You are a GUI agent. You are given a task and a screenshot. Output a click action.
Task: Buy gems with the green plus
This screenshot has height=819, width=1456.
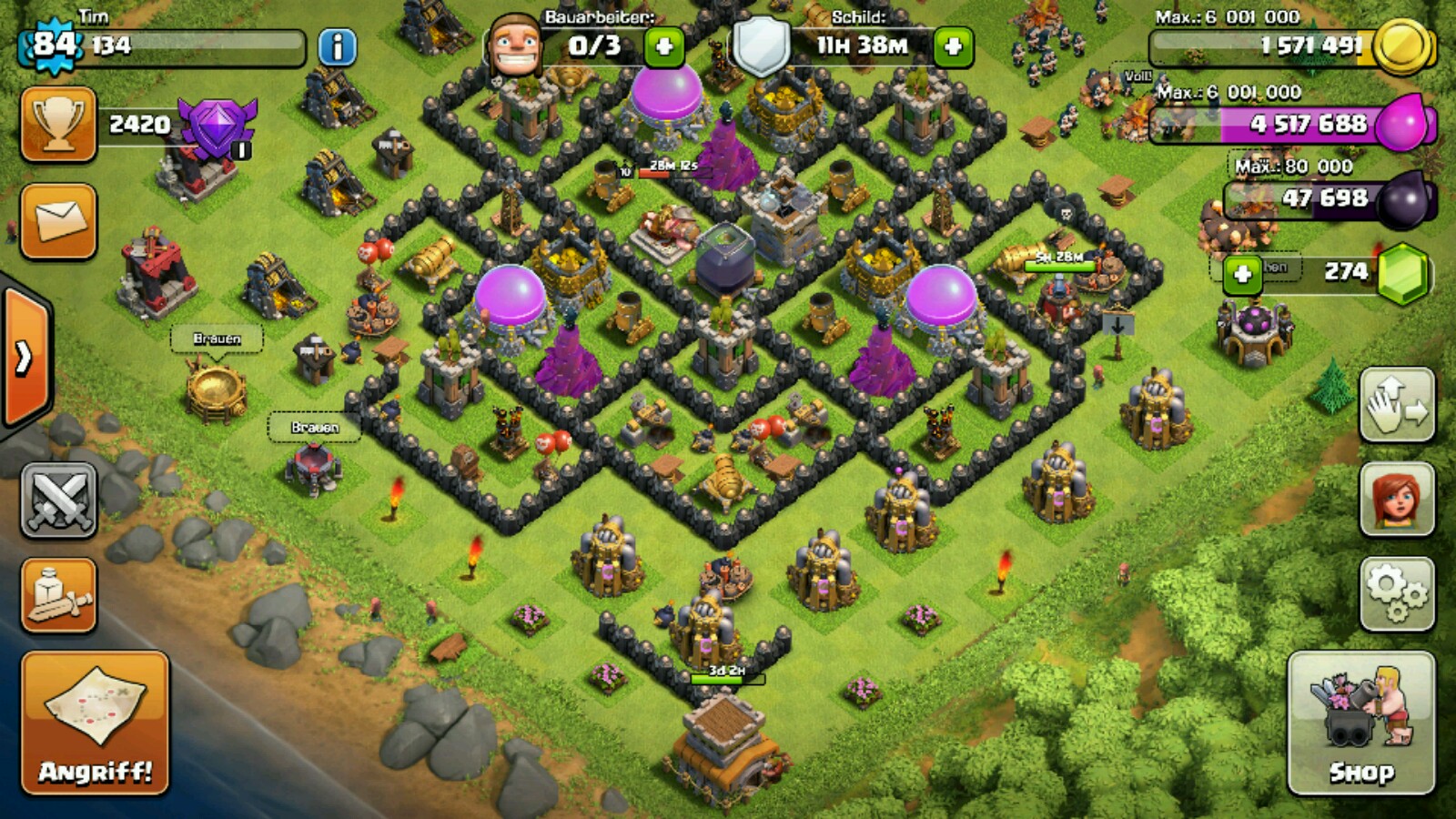point(1242,274)
